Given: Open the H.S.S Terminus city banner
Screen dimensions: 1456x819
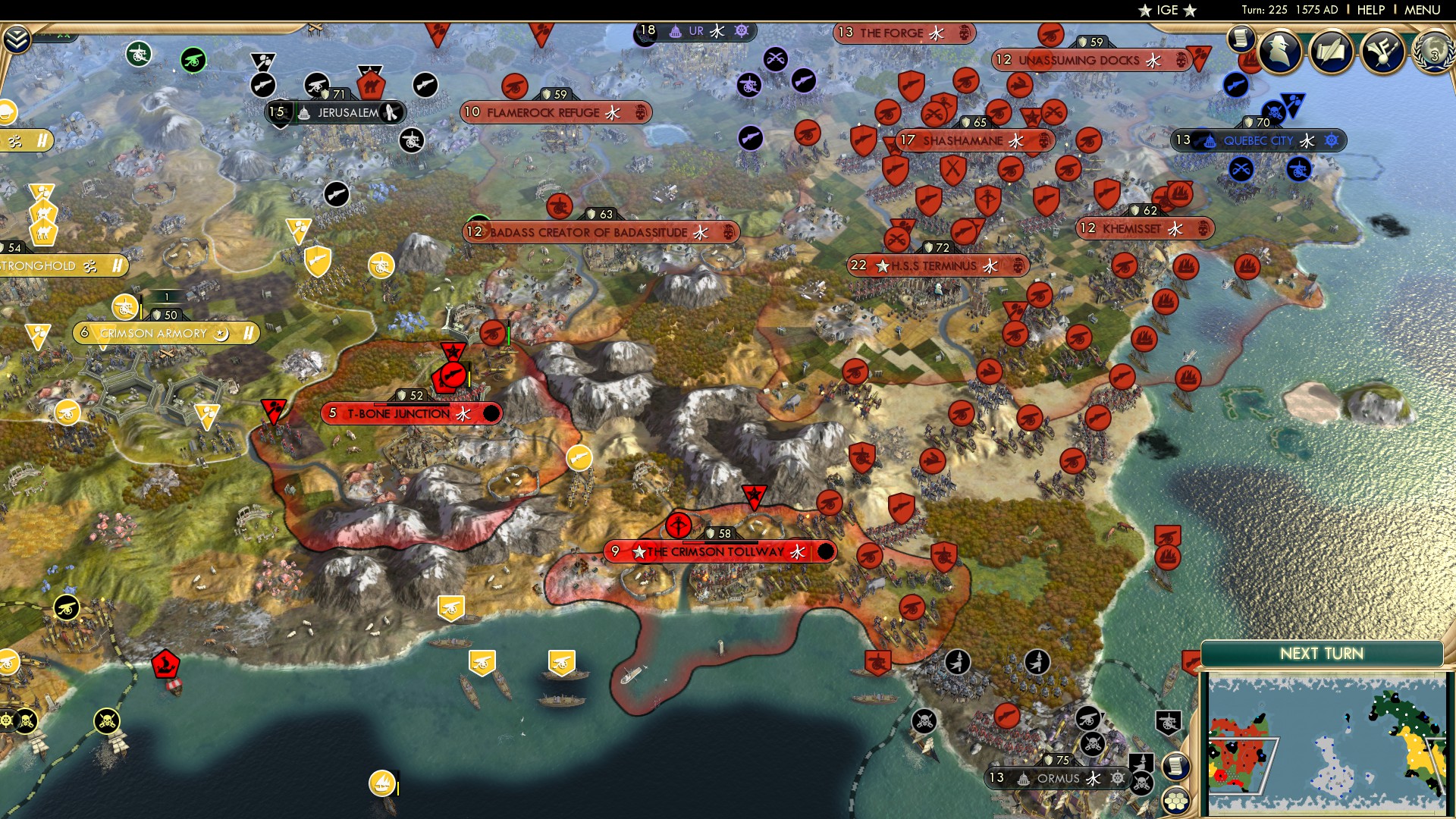Looking at the screenshot, I should 937,265.
